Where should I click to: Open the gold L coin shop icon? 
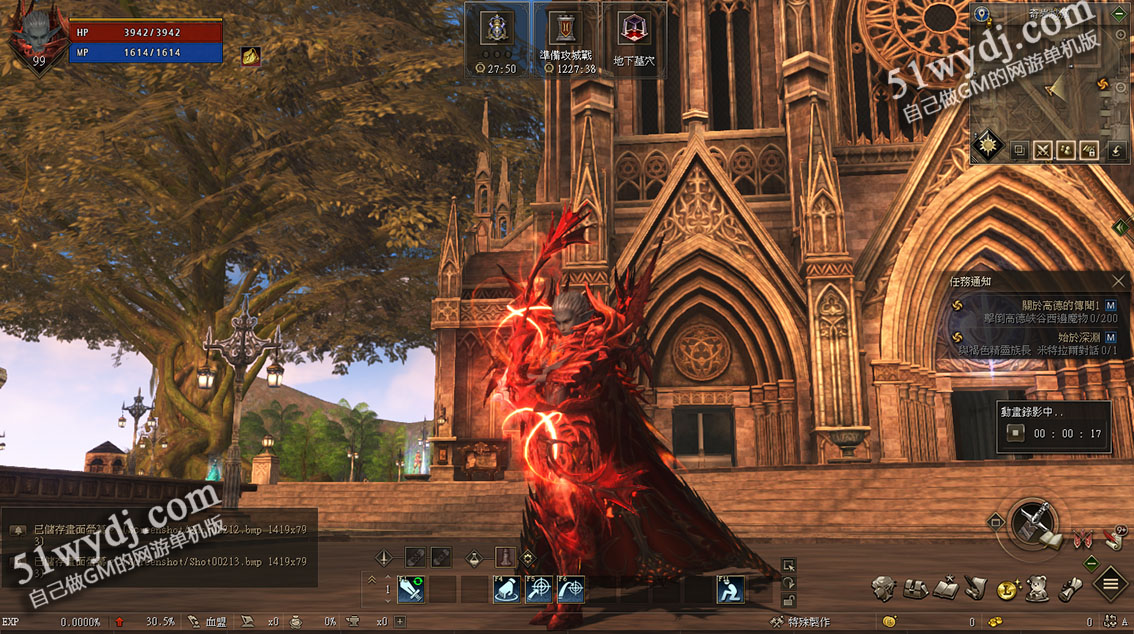coord(1007,590)
